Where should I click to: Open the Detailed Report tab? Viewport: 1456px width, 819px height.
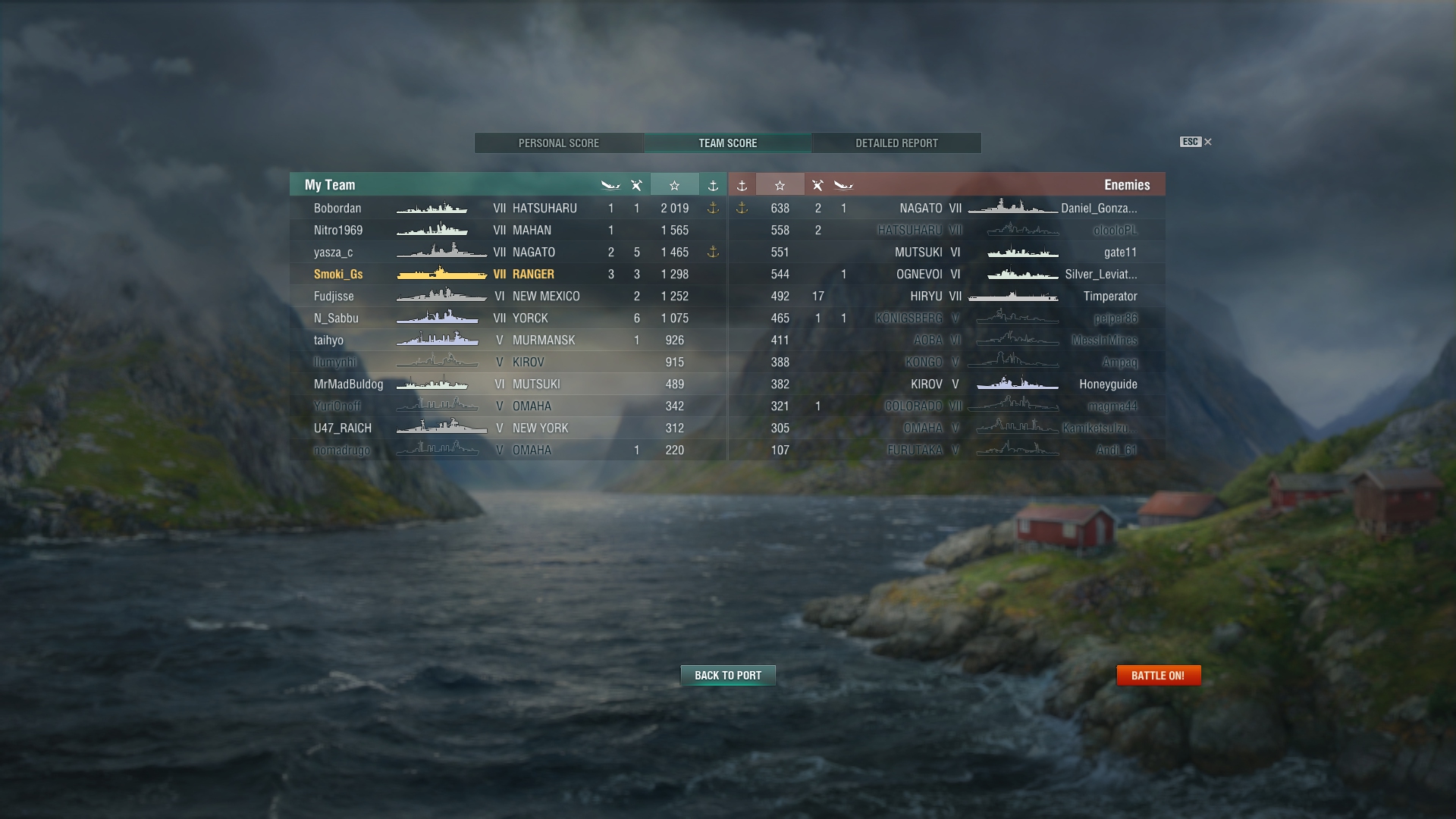point(896,143)
